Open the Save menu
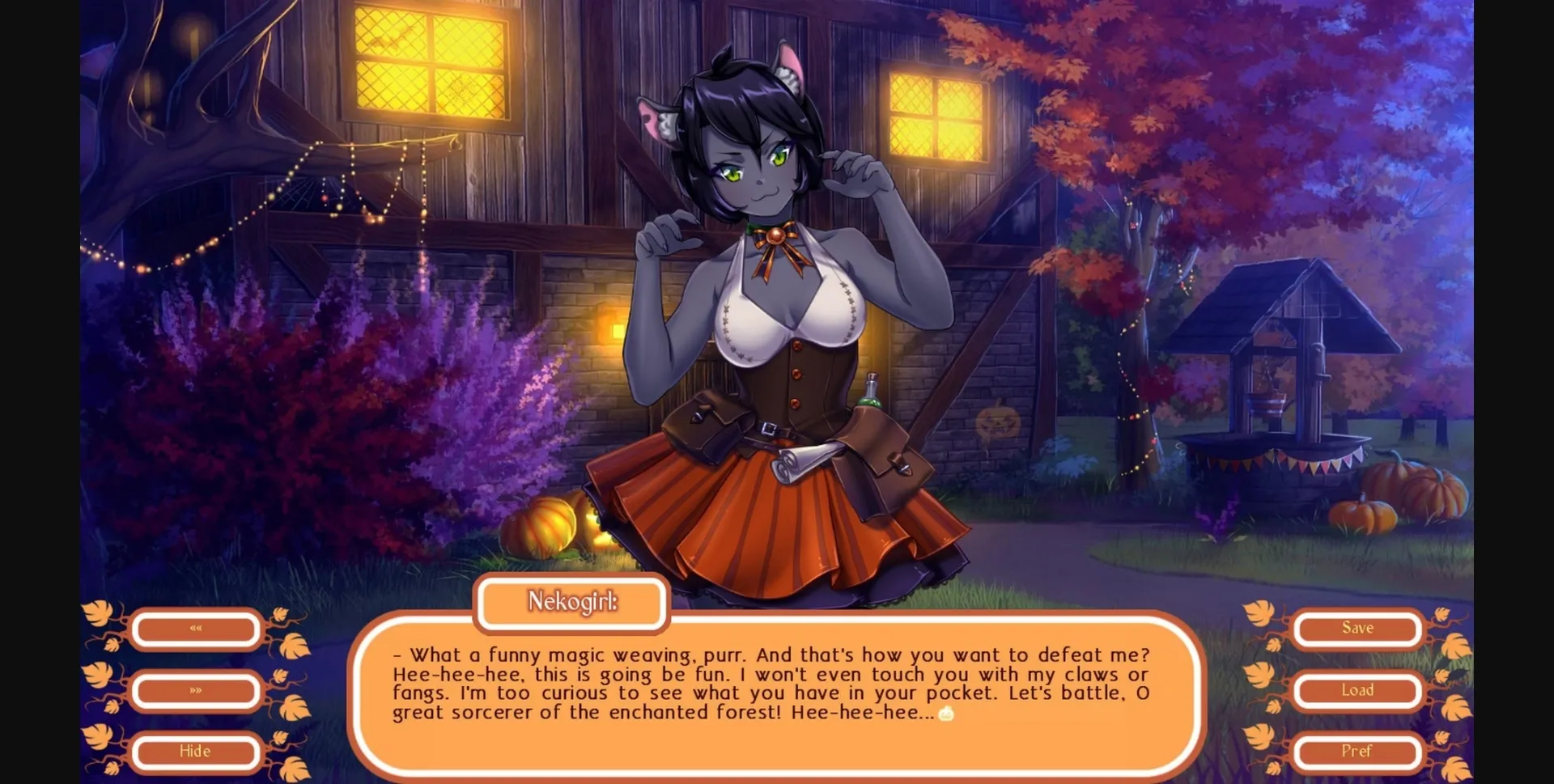This screenshot has height=784, width=1554. click(x=1357, y=628)
